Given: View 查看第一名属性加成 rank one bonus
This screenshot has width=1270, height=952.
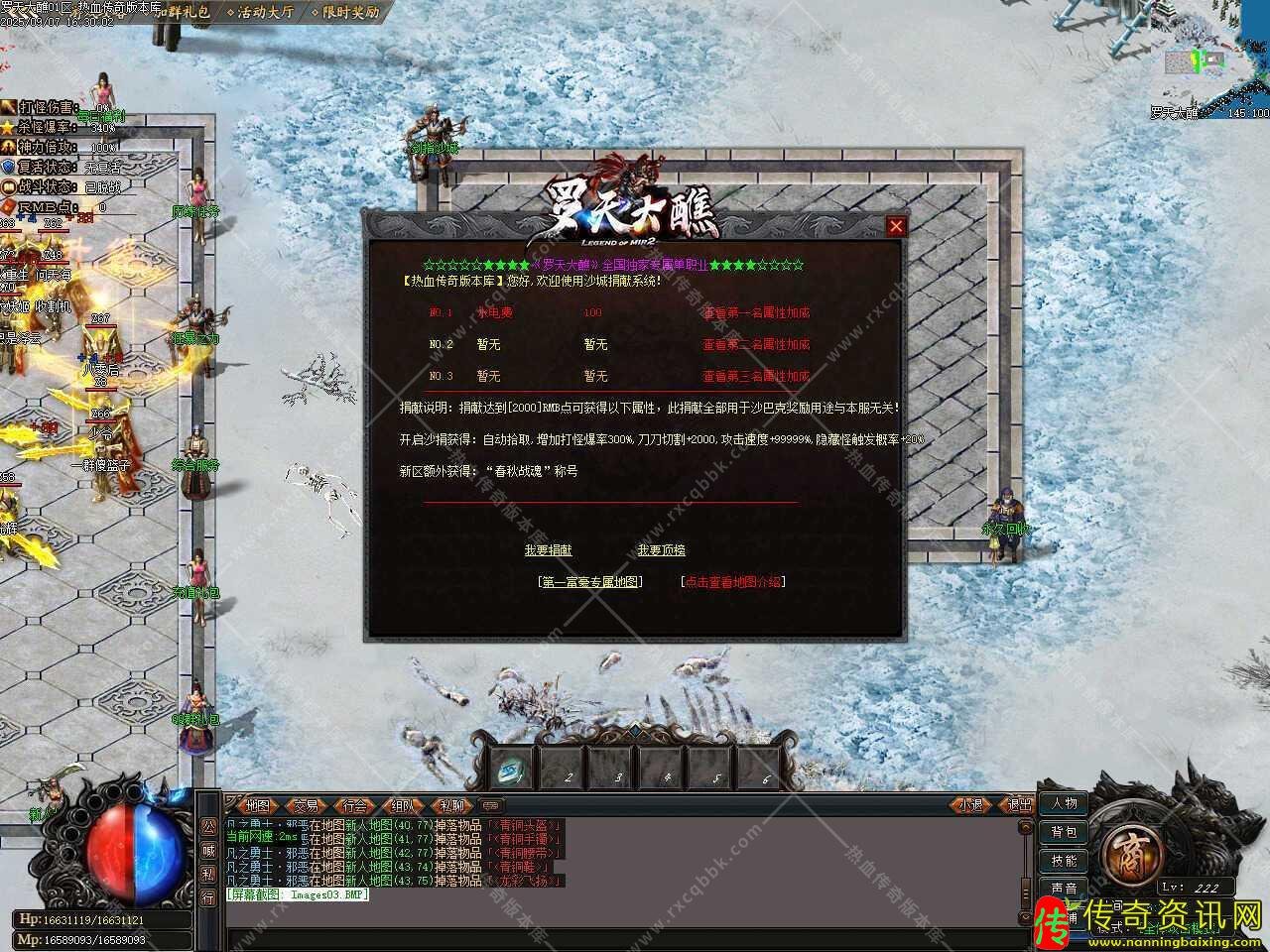Looking at the screenshot, I should coord(756,312).
